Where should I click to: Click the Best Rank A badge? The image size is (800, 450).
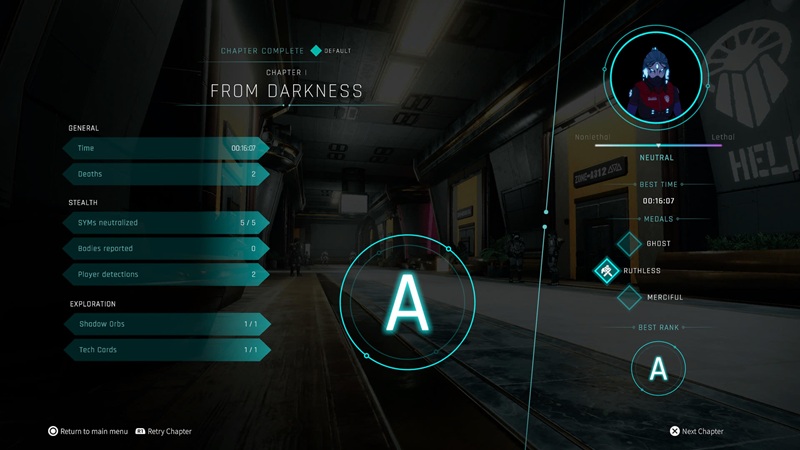[x=658, y=369]
